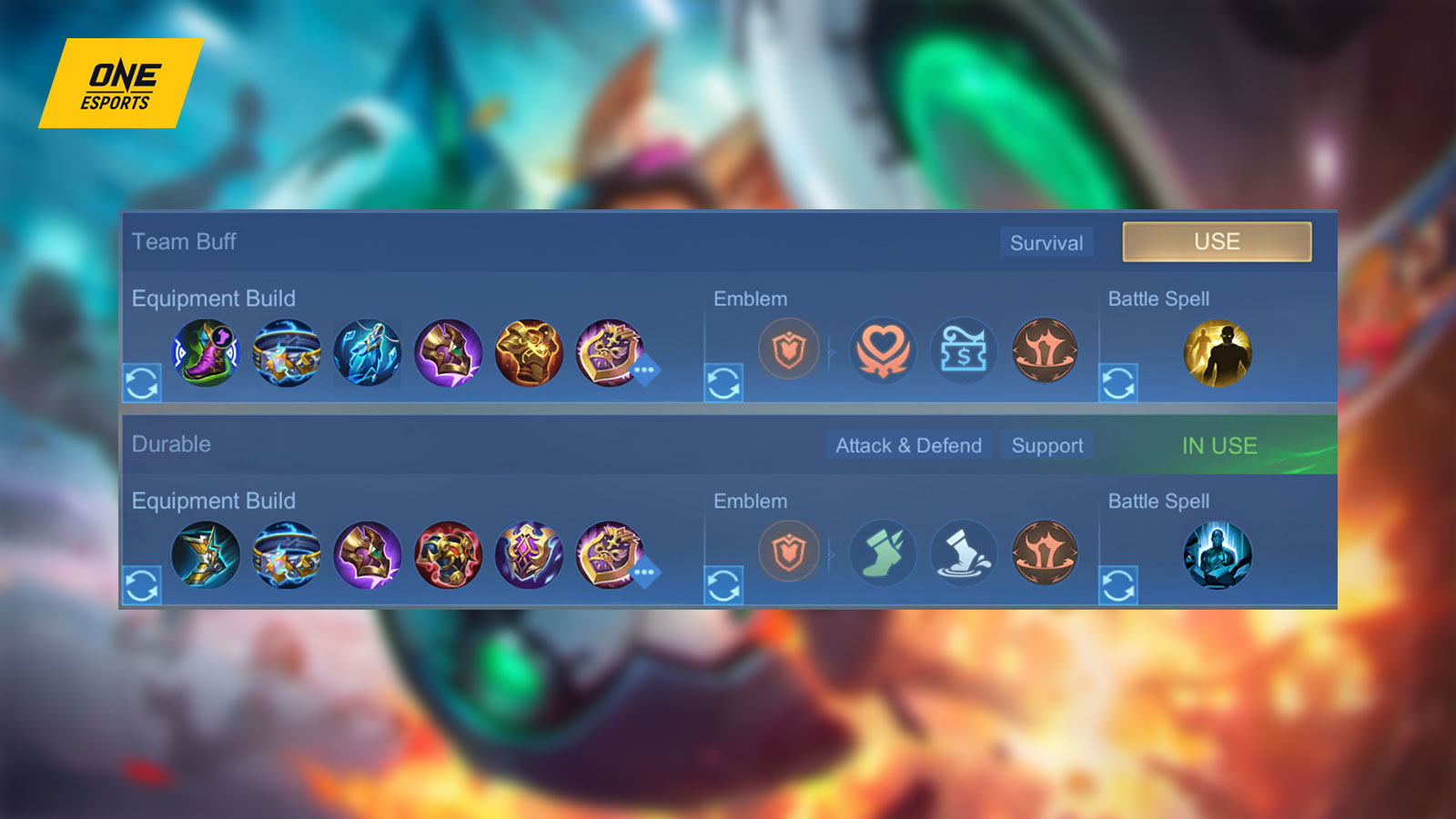Open the blue Aegis Battle Spell in Durable set

[1219, 557]
